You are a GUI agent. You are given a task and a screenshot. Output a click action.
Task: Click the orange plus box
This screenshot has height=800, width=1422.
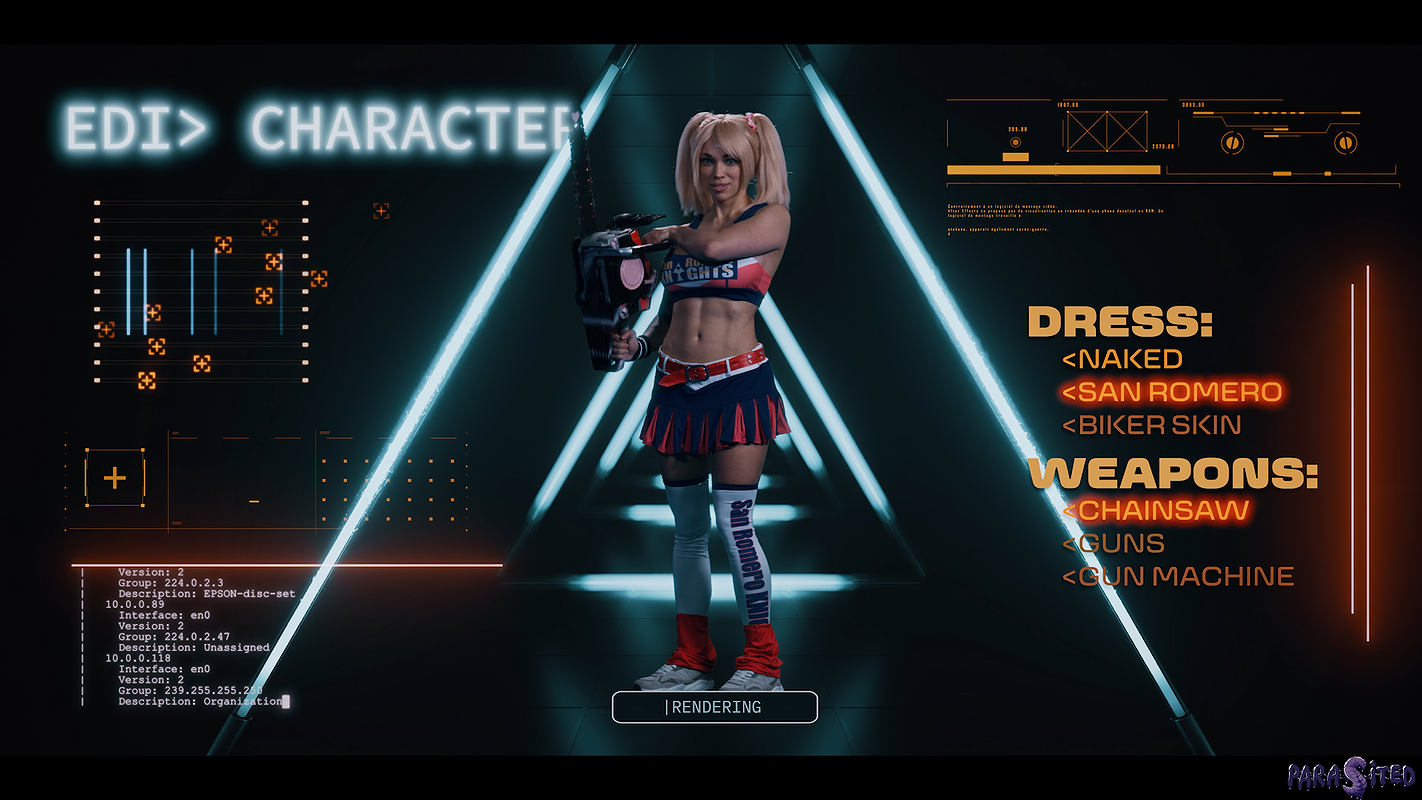(115, 478)
